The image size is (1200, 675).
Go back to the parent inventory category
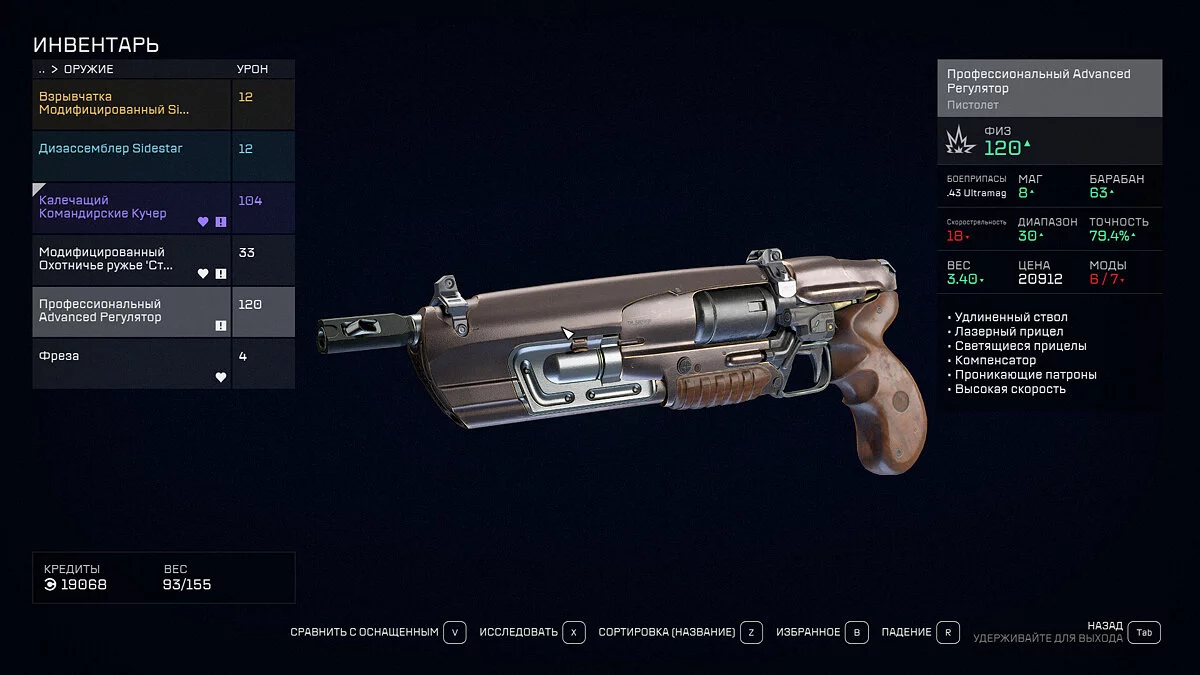(x=42, y=69)
